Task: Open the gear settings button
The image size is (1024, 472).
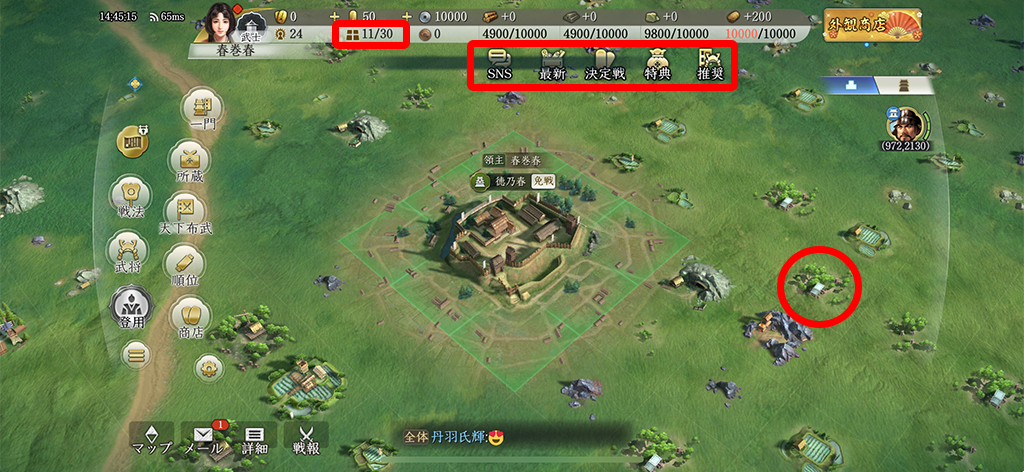Action: click(x=207, y=366)
